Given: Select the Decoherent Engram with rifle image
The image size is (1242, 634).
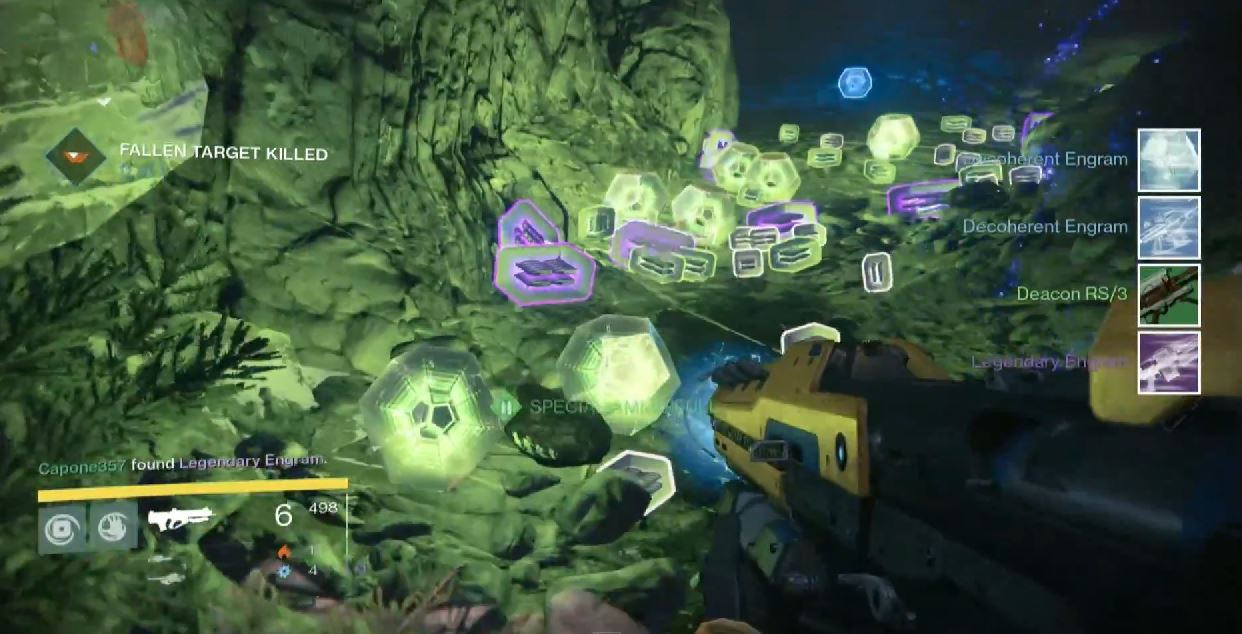Looking at the screenshot, I should (1169, 227).
